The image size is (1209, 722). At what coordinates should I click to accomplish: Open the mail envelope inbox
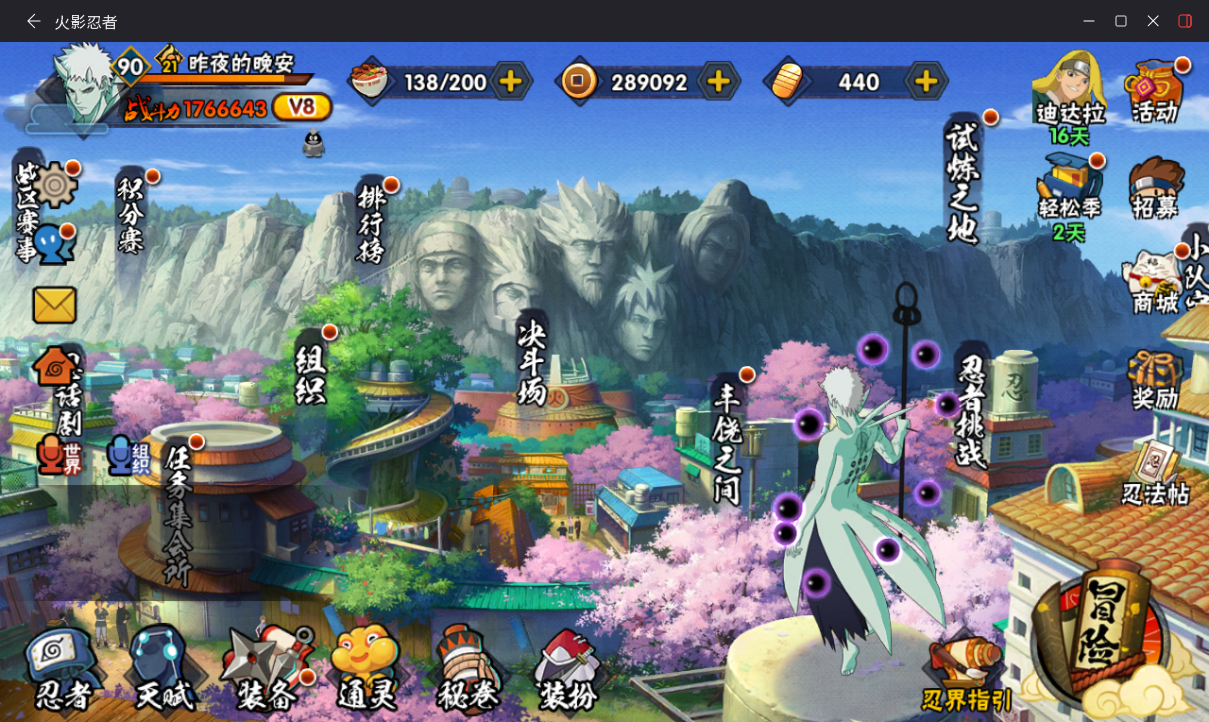(54, 305)
